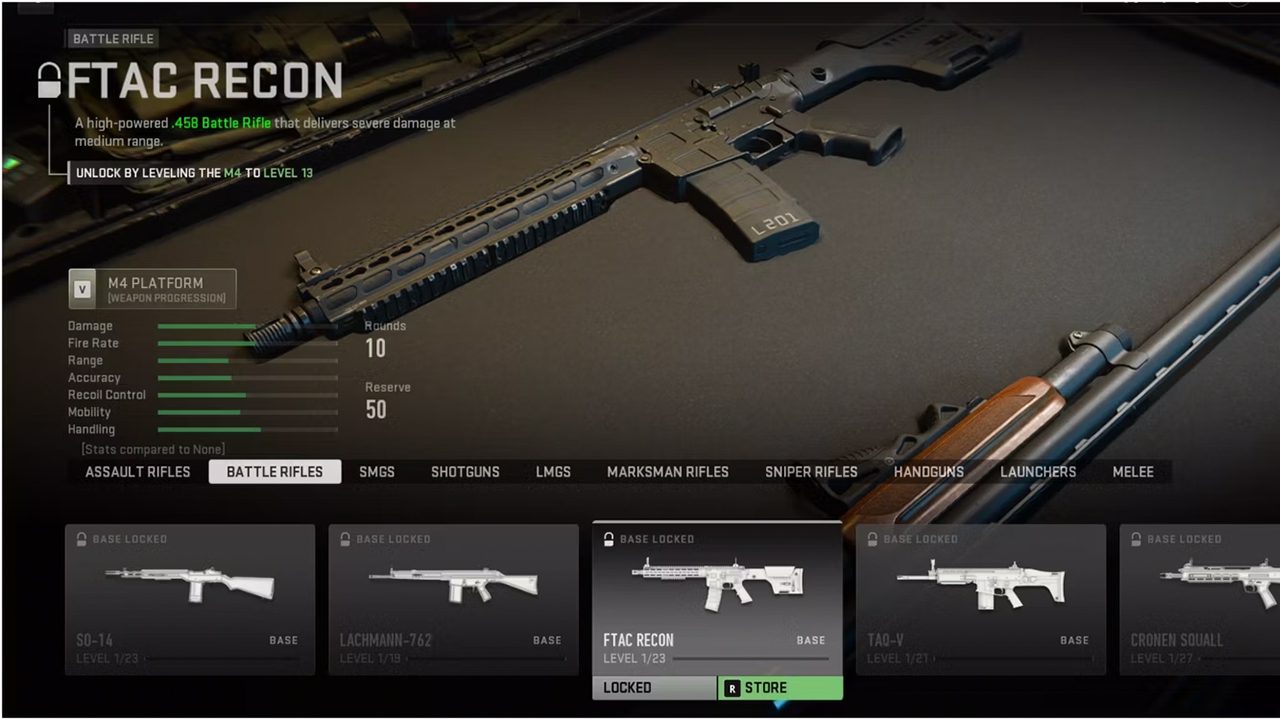Click the V keybind icon on M4 Platform
This screenshot has width=1280, height=720.
pos(82,289)
